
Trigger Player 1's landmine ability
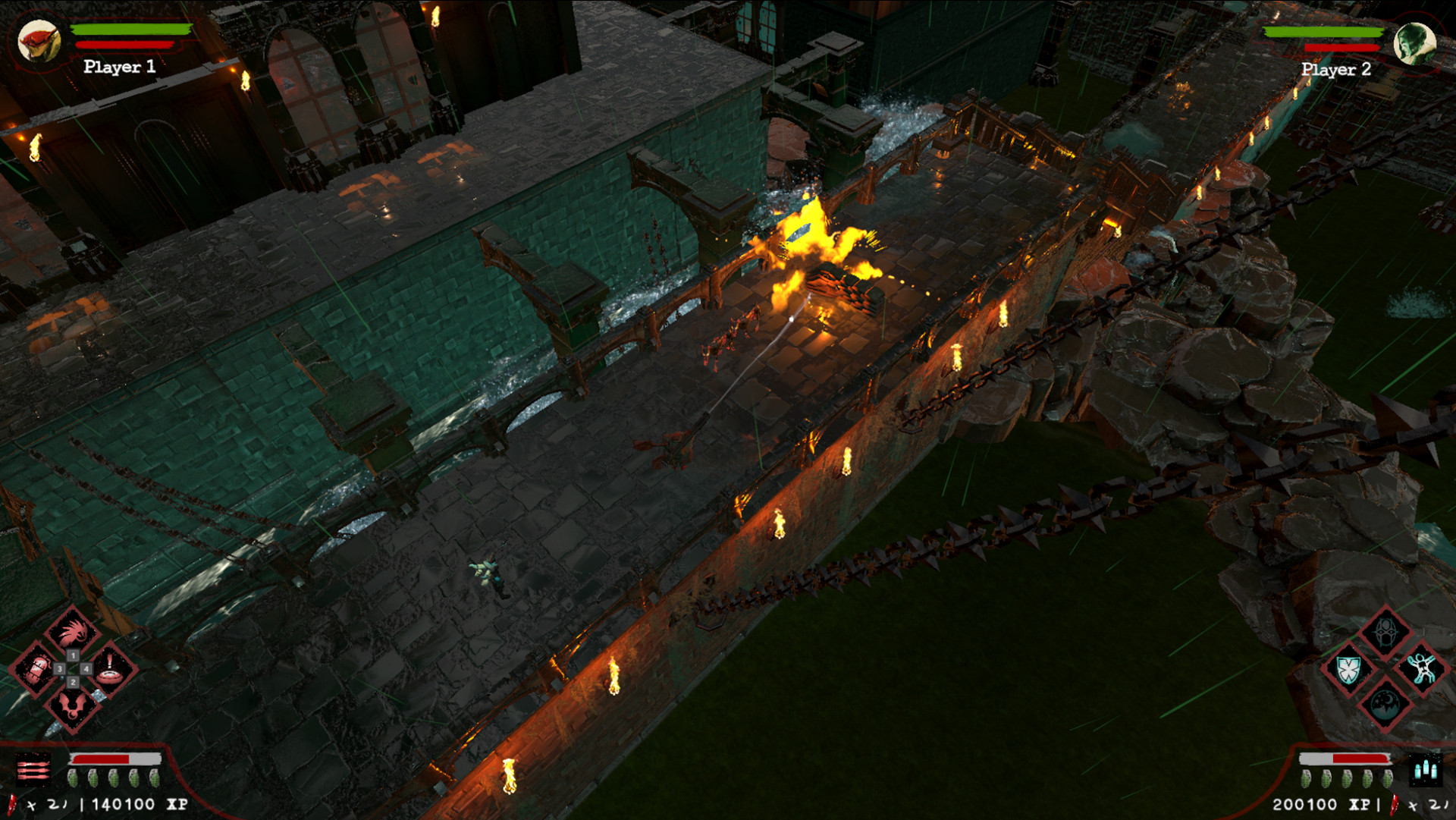click(x=111, y=669)
